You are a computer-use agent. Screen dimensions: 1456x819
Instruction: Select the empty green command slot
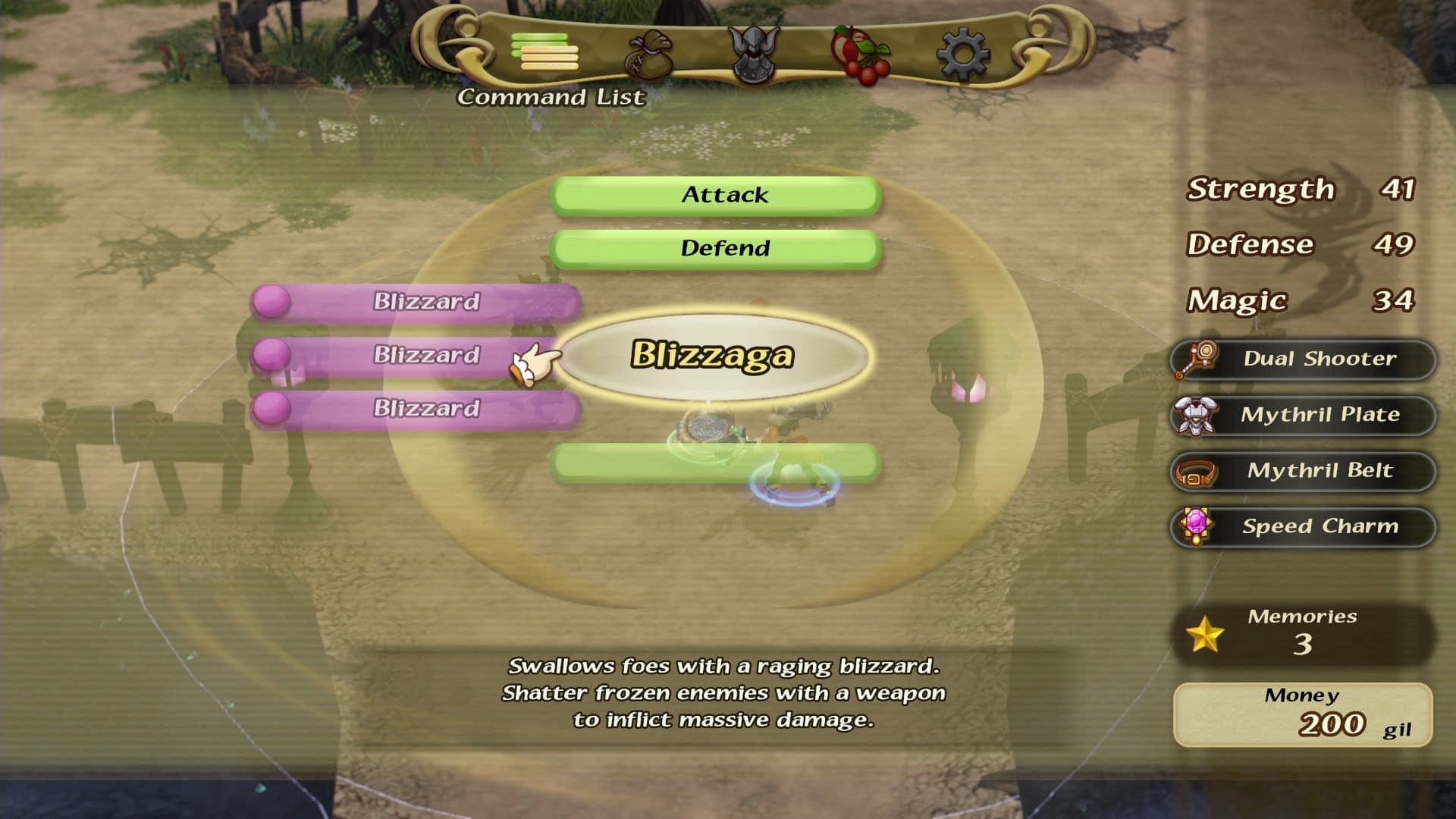coord(716,463)
